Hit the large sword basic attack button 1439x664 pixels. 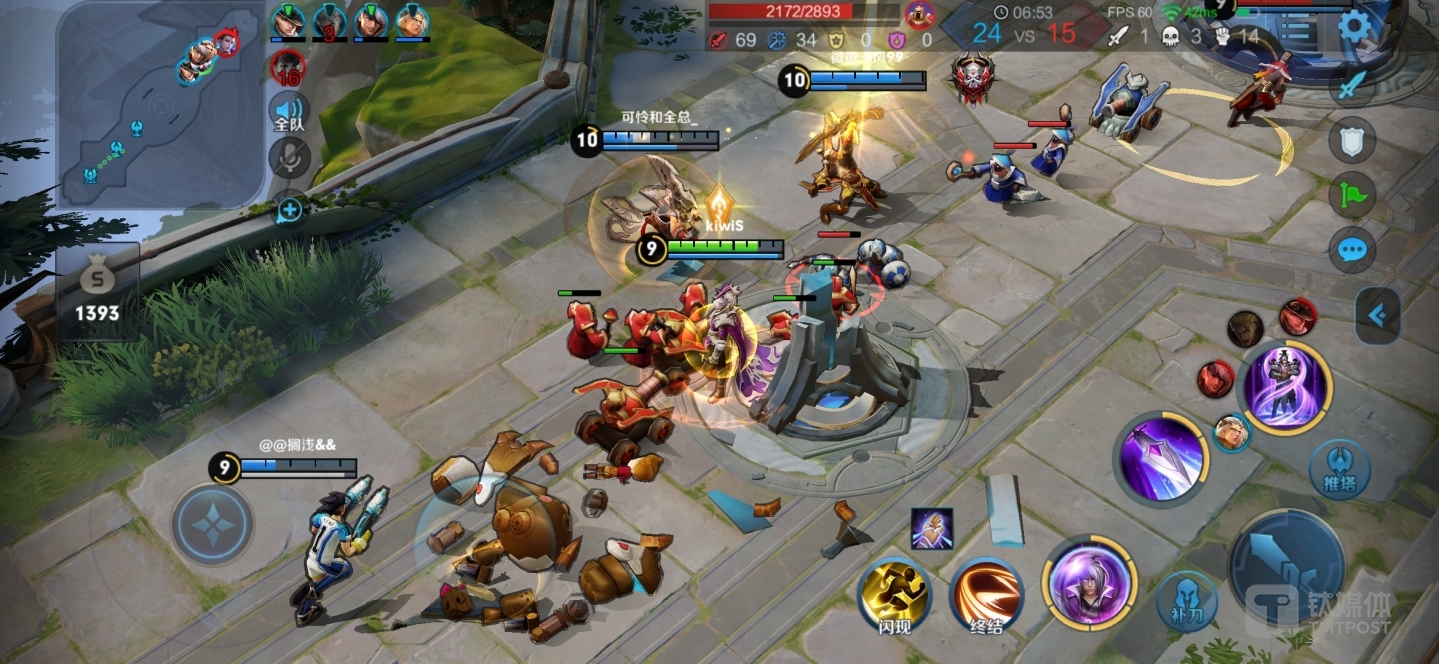coord(1286,566)
